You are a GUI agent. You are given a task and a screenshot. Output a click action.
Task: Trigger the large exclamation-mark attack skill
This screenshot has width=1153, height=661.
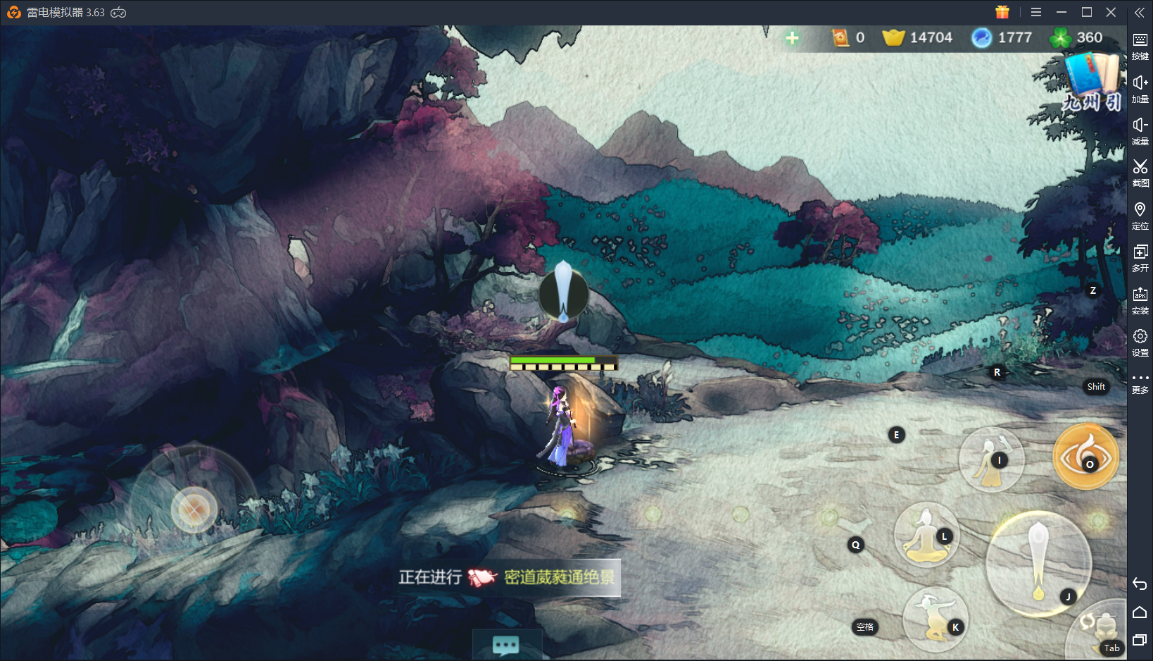1038,562
